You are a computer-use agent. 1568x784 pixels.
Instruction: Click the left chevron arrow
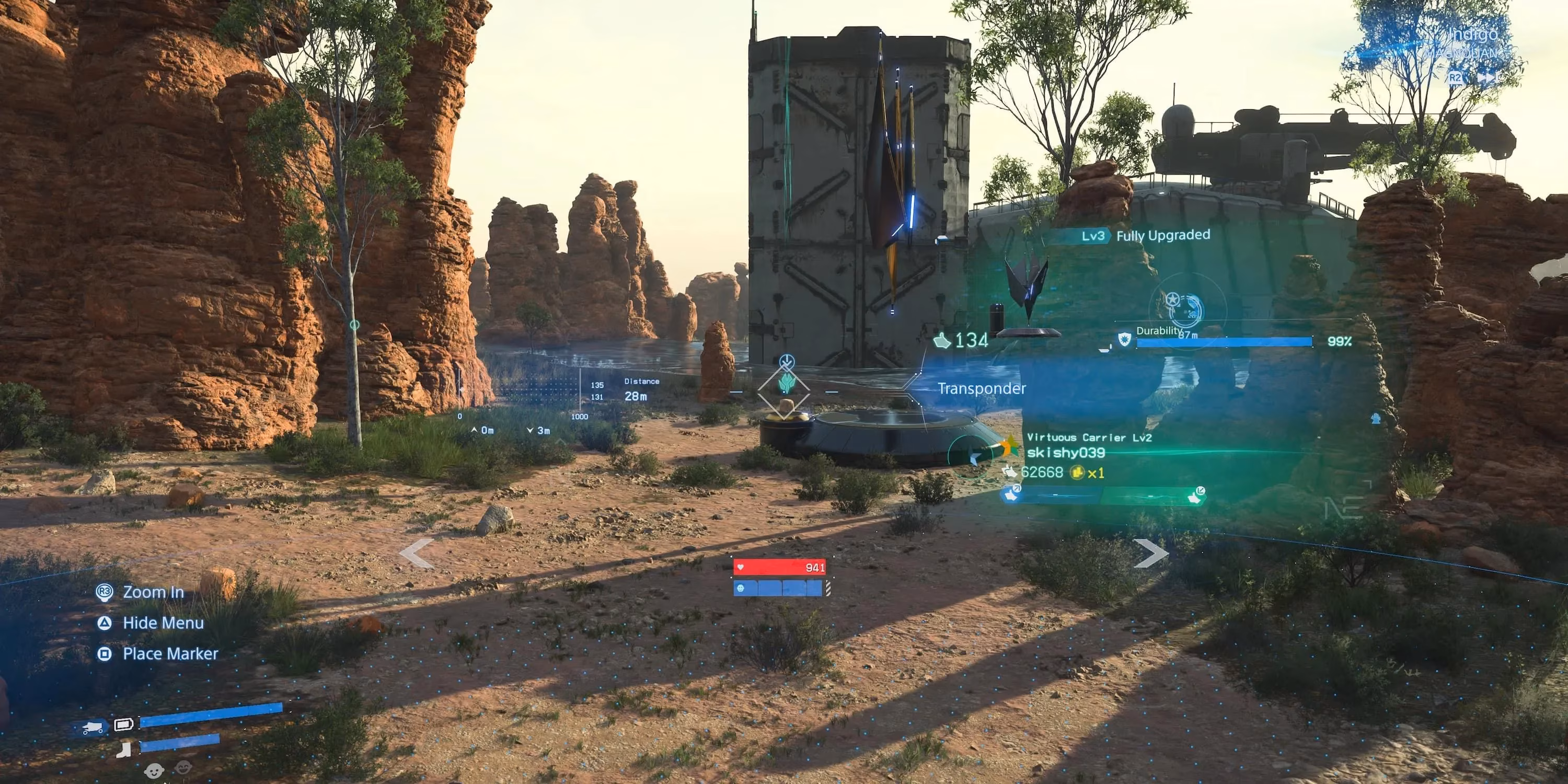pos(417,554)
